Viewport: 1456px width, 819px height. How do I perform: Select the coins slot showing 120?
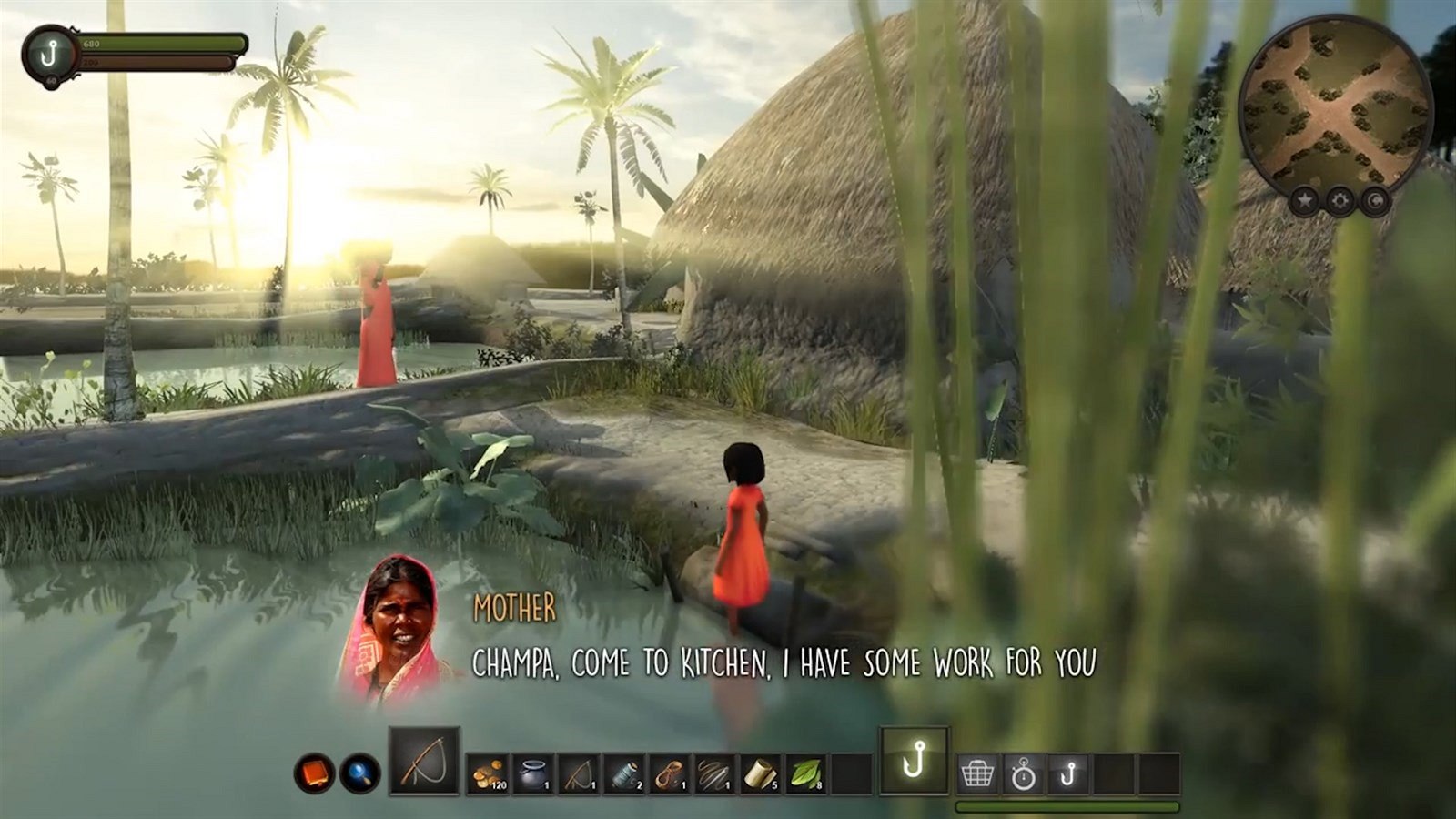point(489,774)
